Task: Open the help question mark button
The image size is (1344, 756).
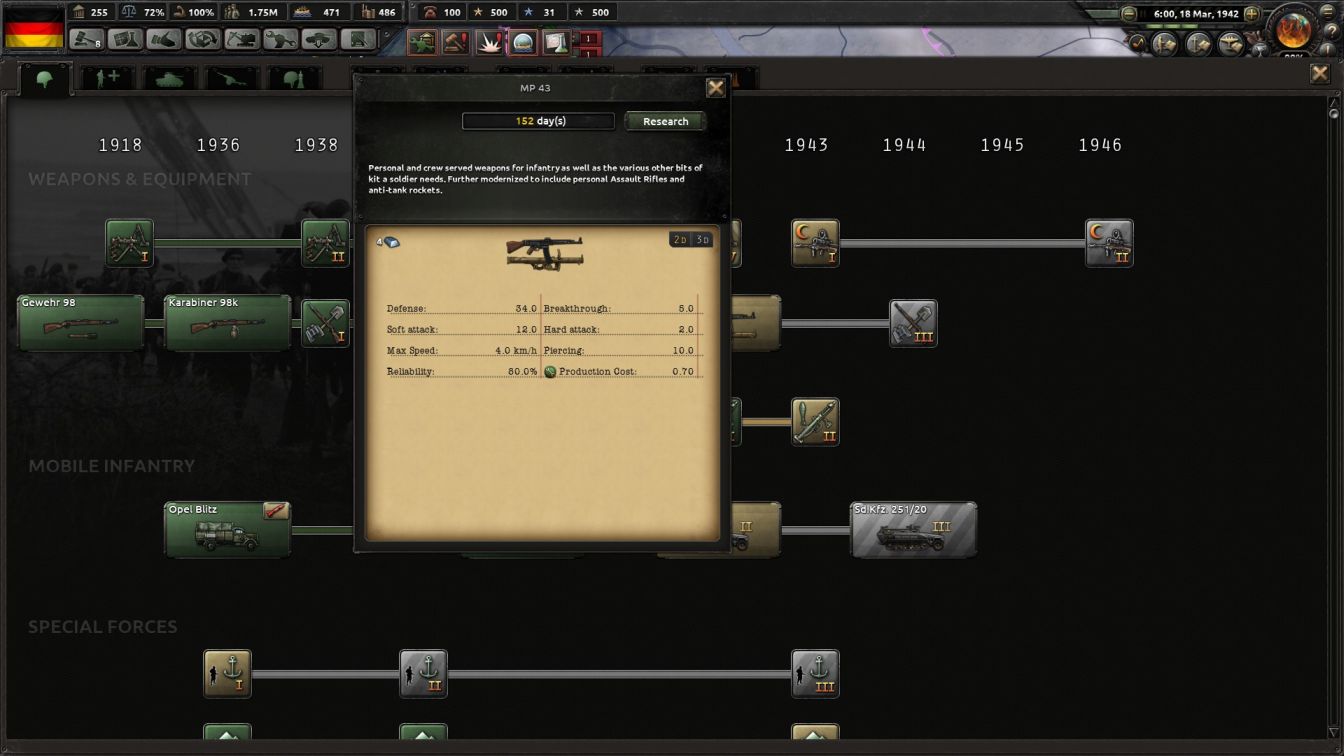Action: (x=1332, y=29)
